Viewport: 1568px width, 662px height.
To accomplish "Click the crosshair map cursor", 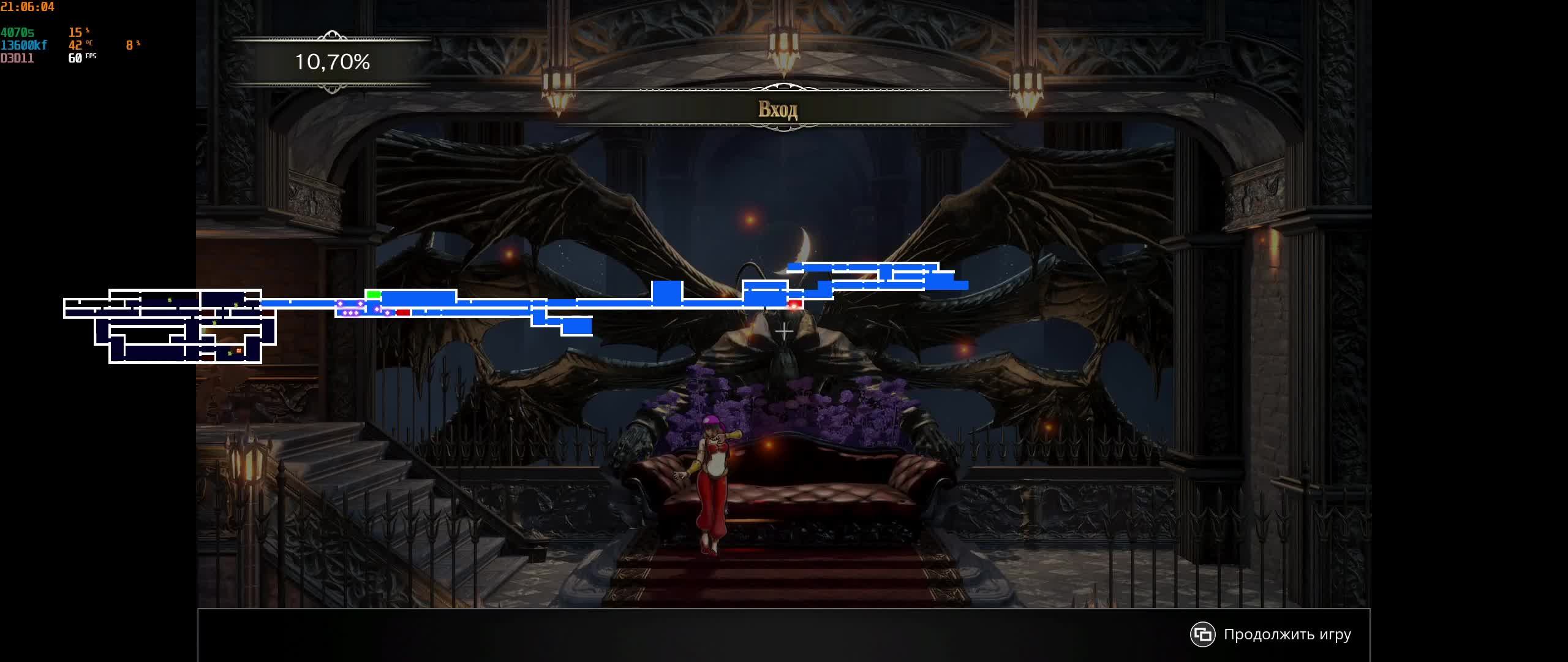I will click(784, 331).
